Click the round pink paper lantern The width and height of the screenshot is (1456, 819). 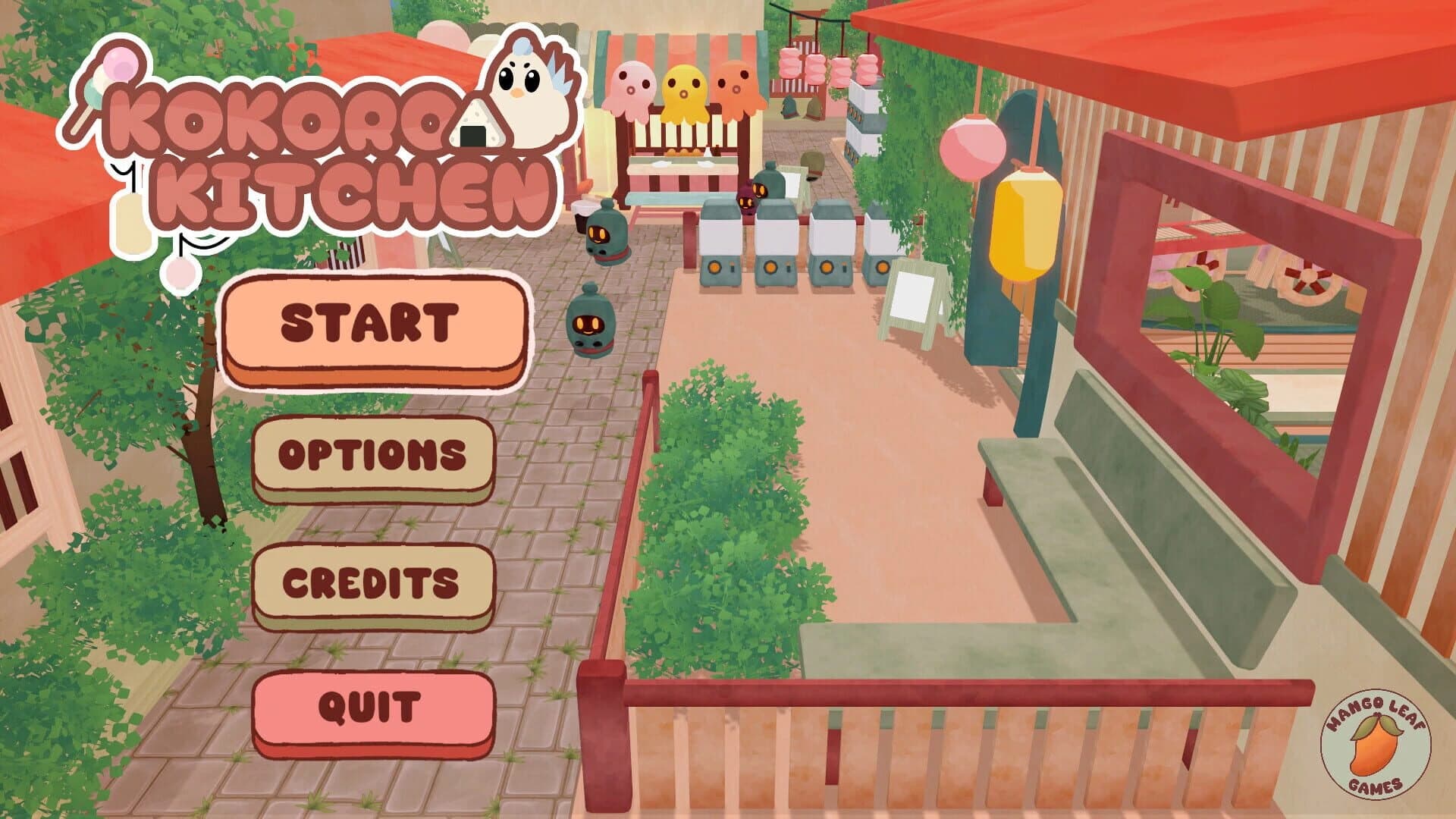click(973, 146)
